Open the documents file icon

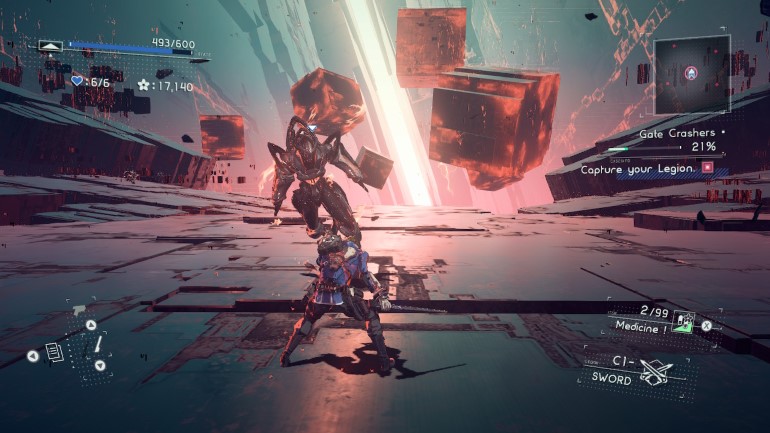[x=54, y=351]
